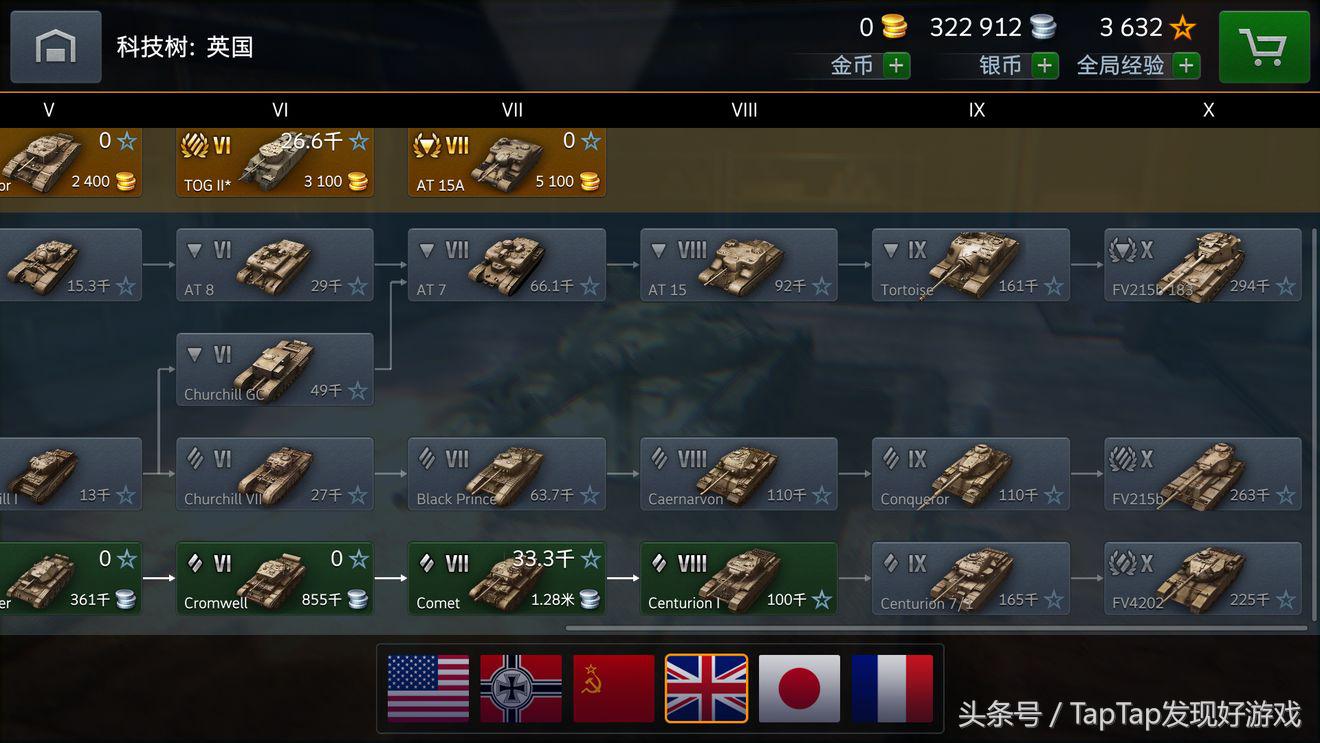Select the Black Prince heavy tank
The image size is (1320, 743).
coord(507,474)
